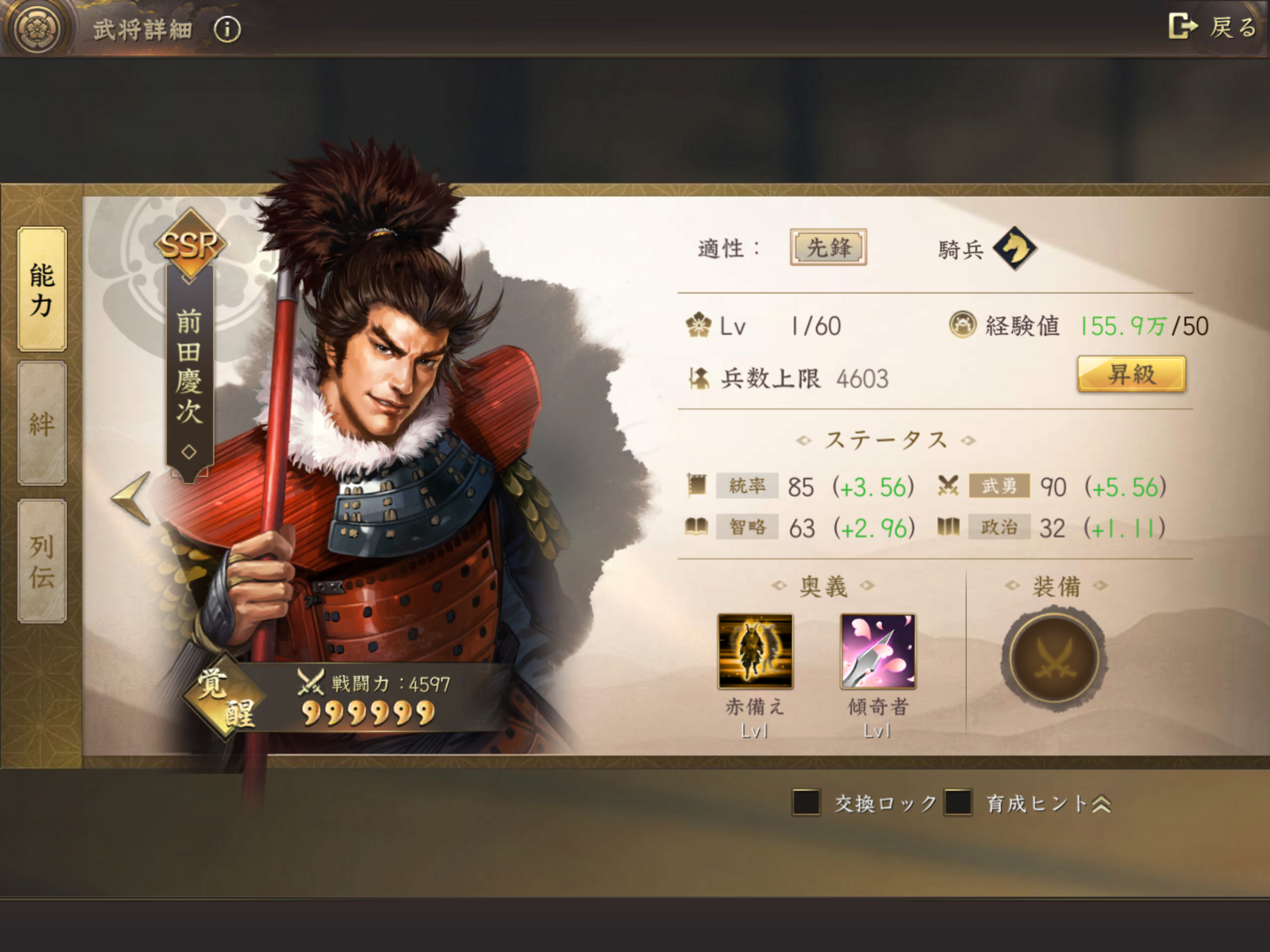Click the 先鋒 aptitude tag
Screen dimensions: 1270x952
click(828, 247)
